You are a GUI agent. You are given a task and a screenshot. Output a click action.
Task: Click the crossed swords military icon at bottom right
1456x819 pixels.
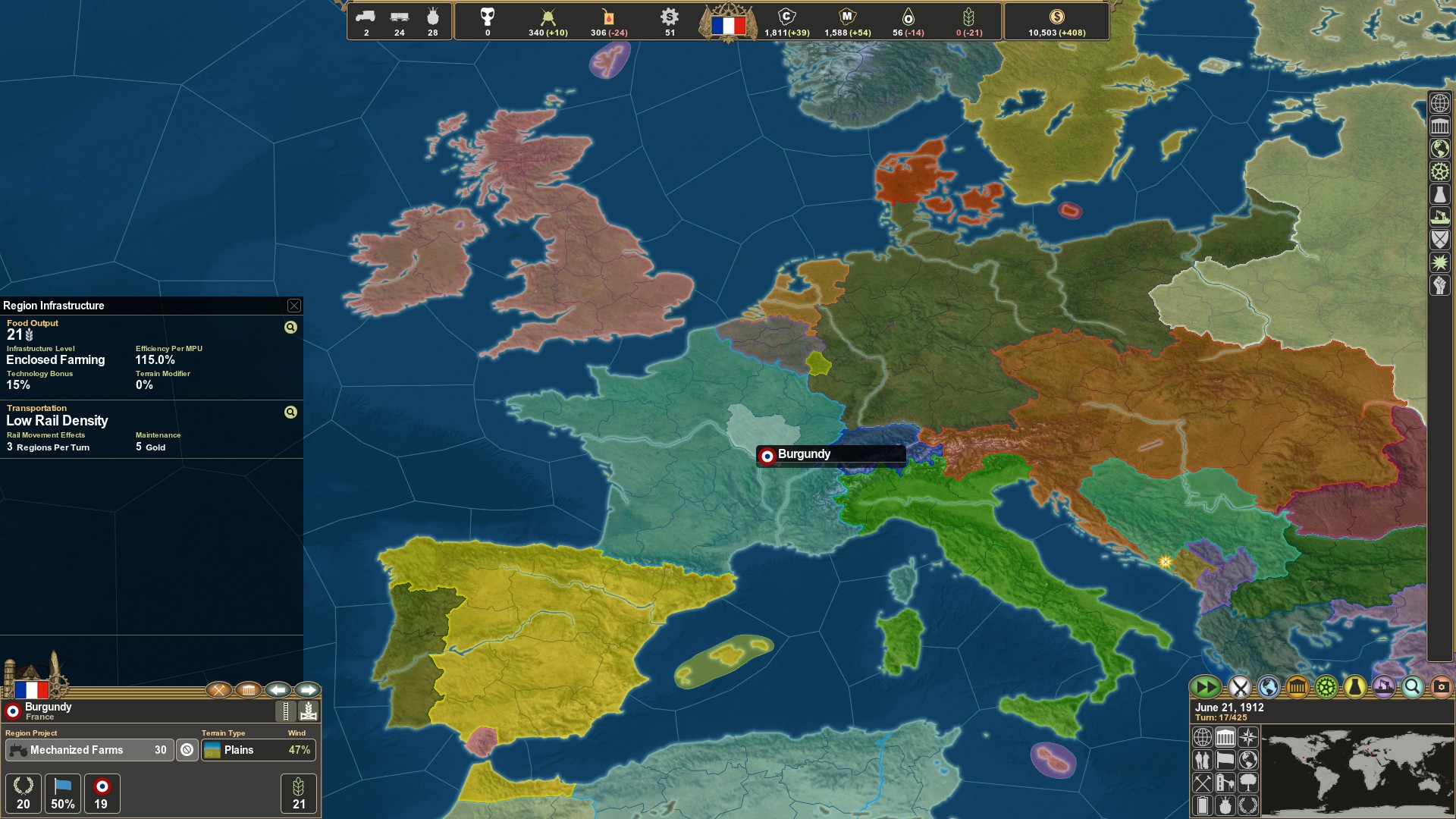click(1239, 686)
